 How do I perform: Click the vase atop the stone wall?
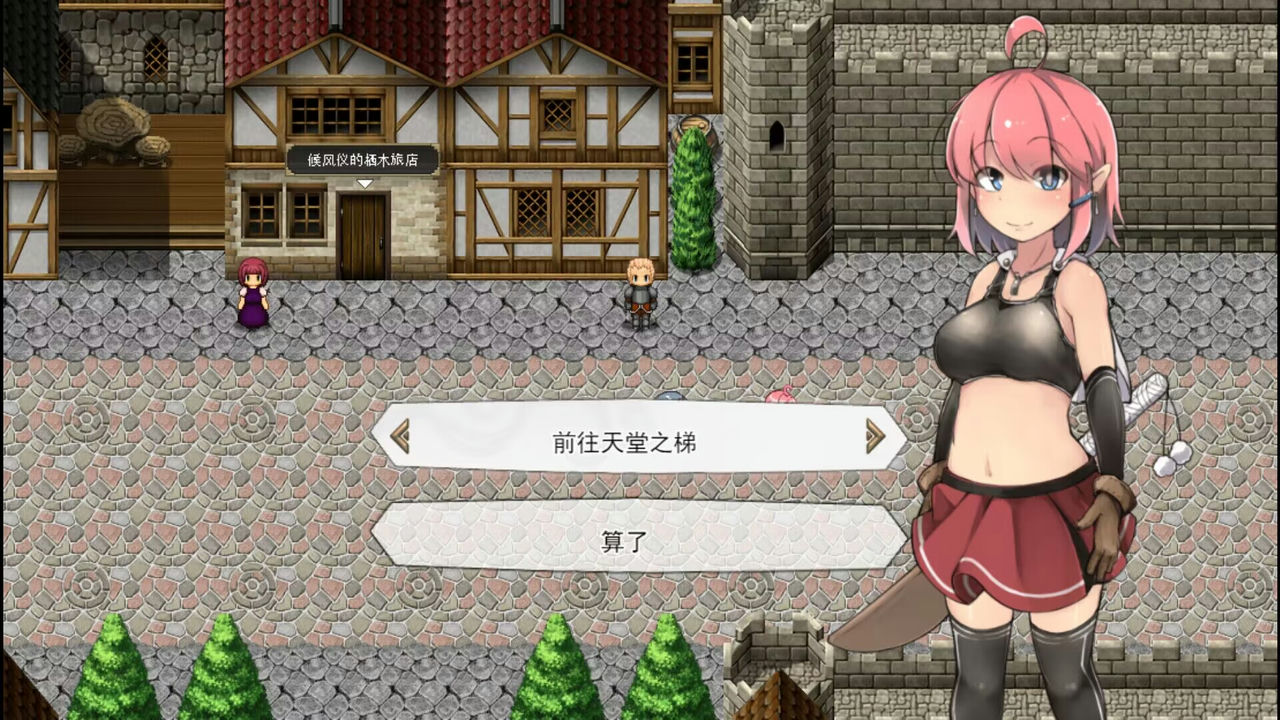[694, 125]
